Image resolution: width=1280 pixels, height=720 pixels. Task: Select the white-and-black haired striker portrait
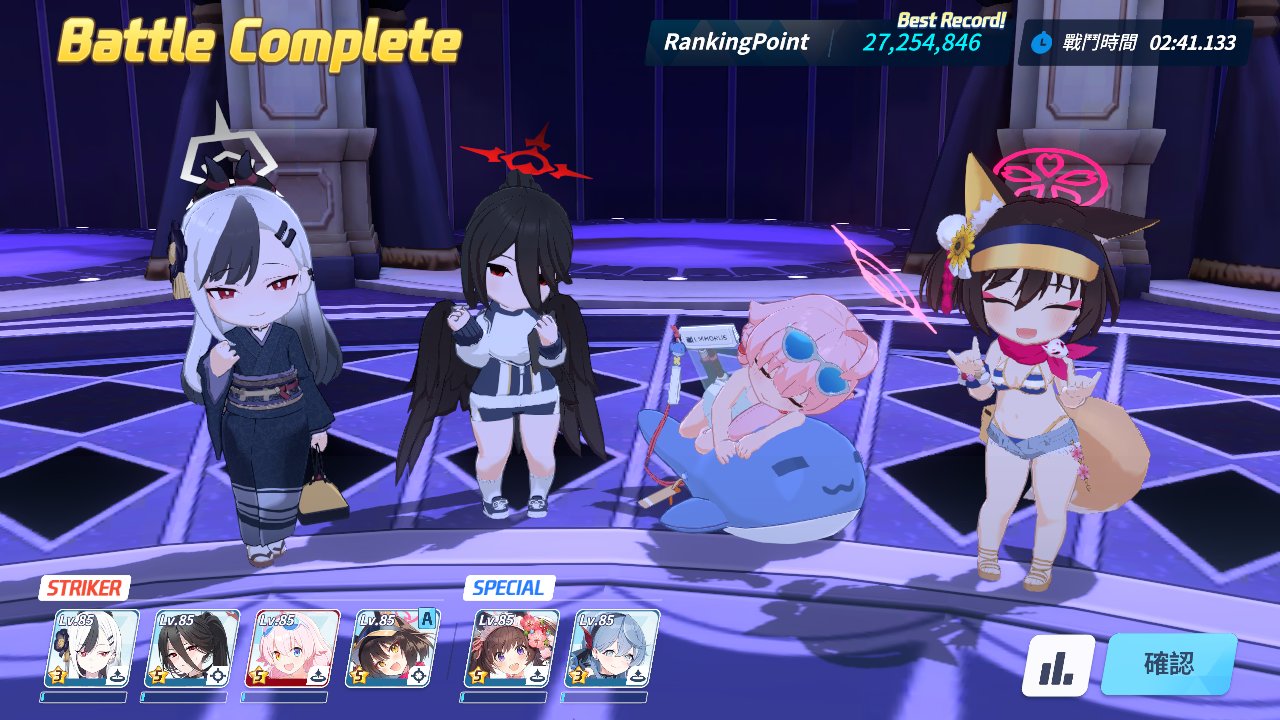pos(92,648)
